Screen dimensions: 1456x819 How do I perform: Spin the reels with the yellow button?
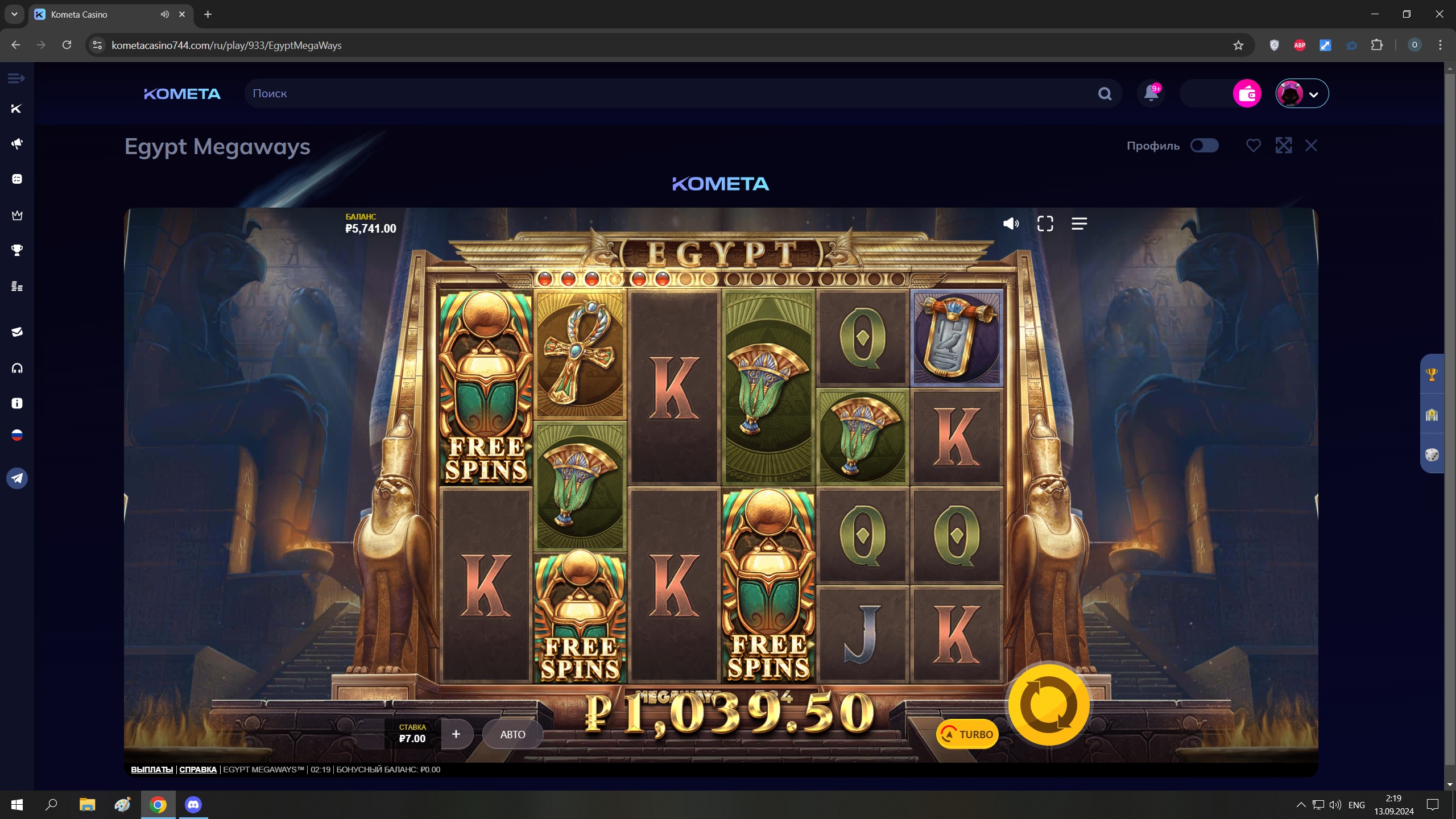pos(1048,705)
